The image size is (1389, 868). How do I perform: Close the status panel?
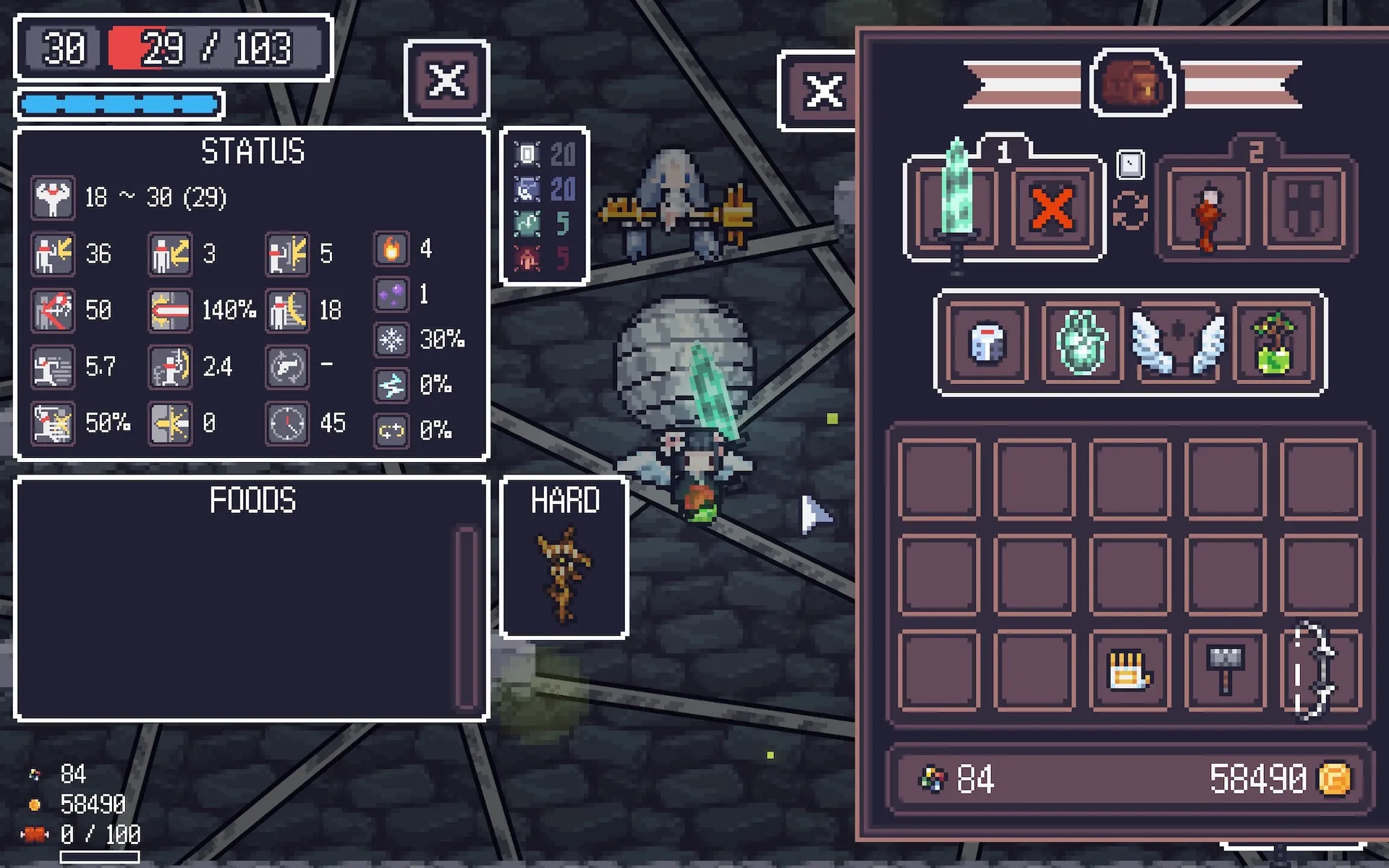pyautogui.click(x=446, y=80)
